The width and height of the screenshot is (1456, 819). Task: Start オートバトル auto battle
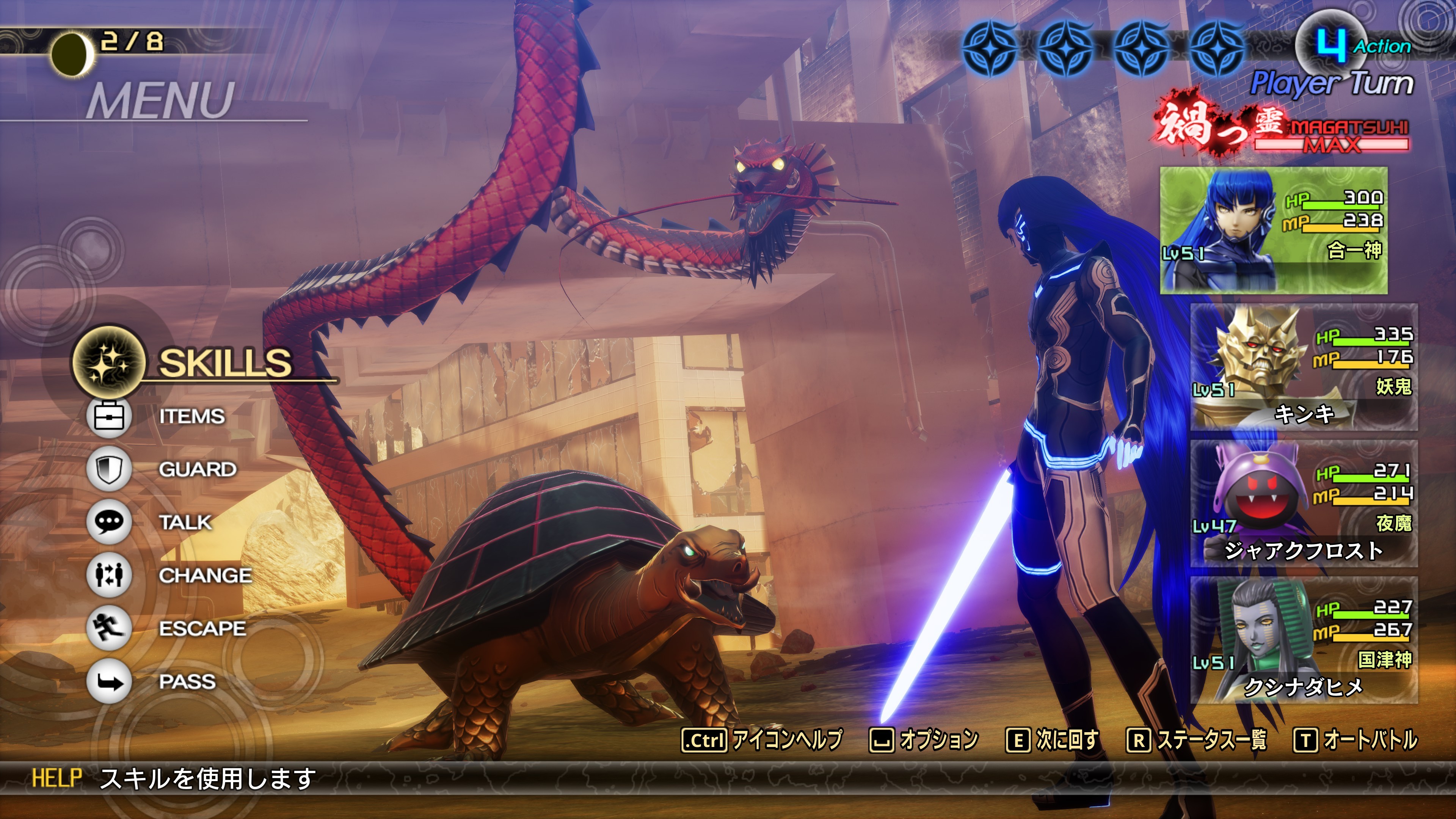(x=1356, y=740)
